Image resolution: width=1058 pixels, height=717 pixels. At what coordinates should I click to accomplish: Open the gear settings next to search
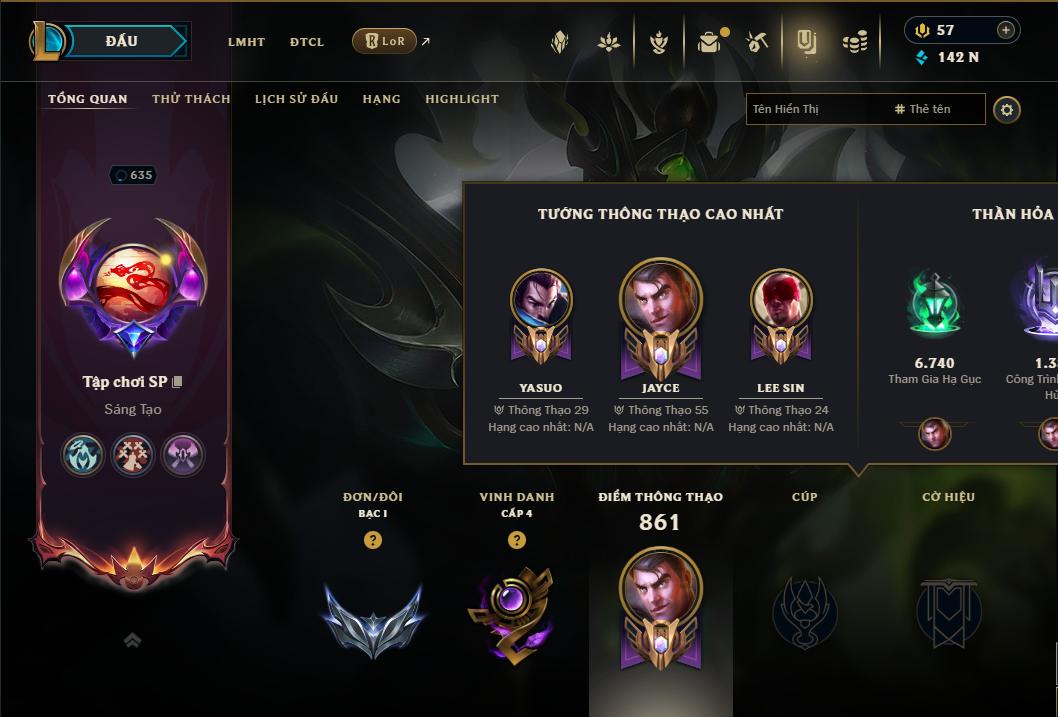click(x=1007, y=109)
